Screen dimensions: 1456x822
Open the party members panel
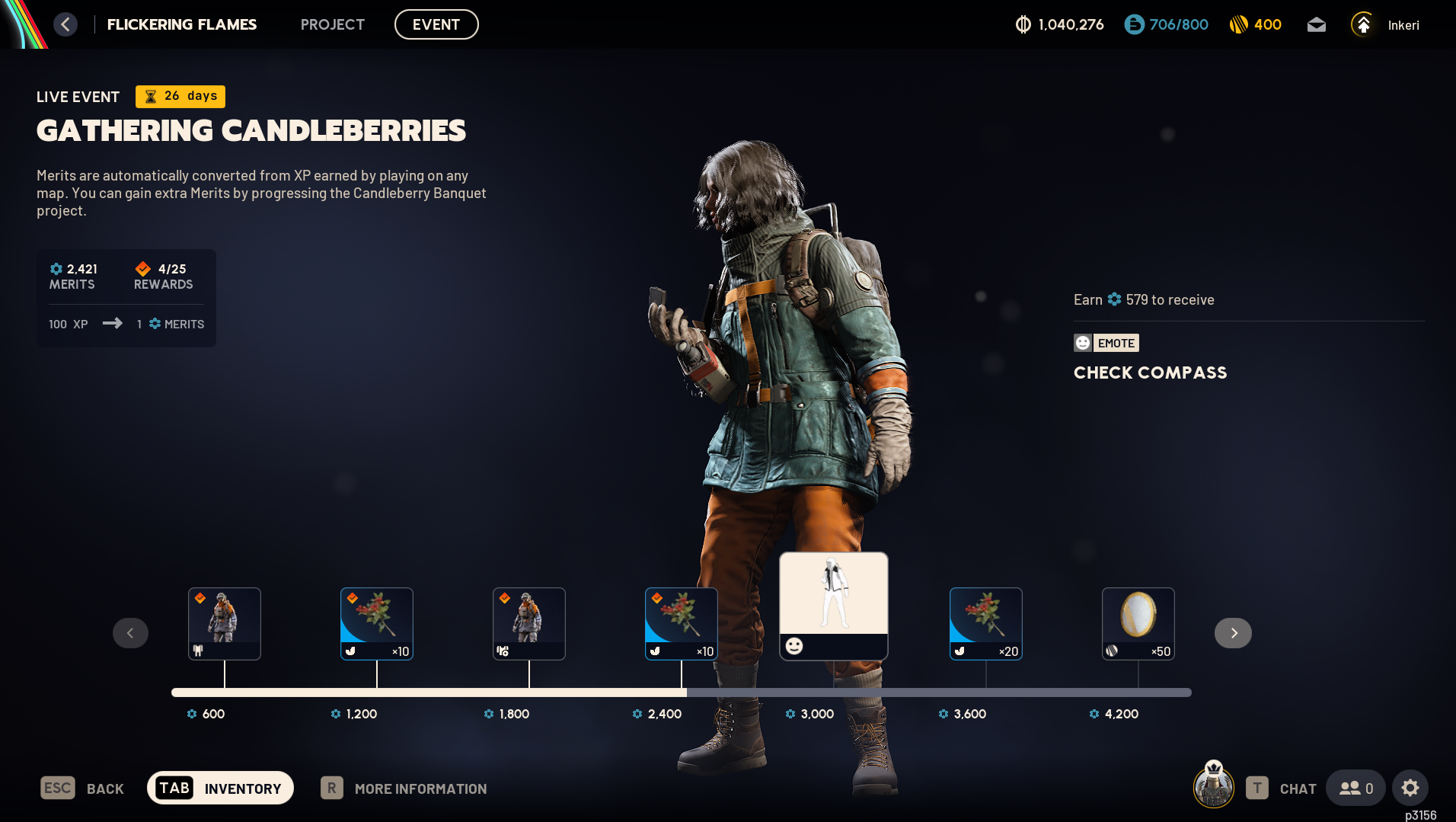point(1355,788)
